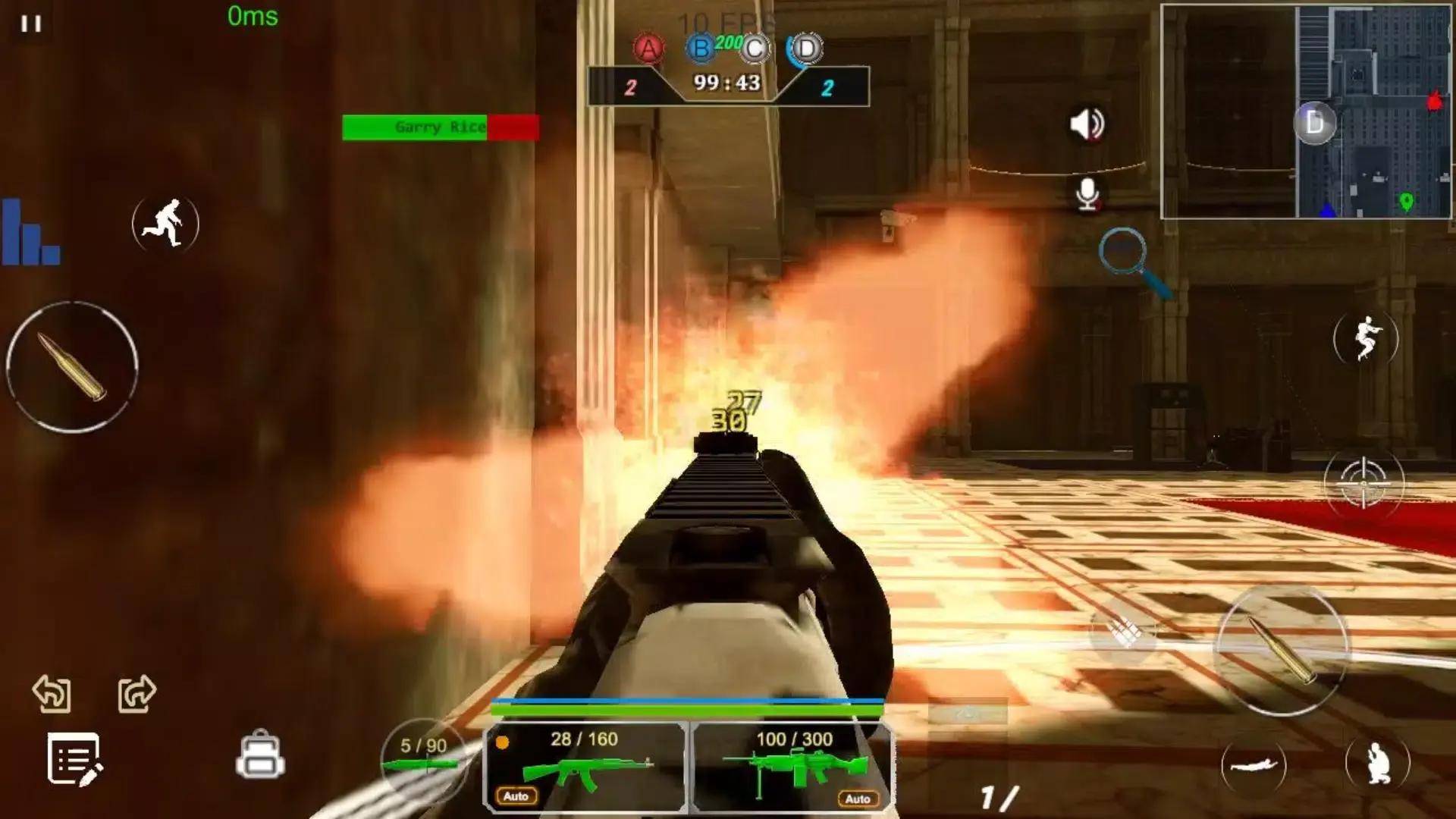1456x819 pixels.
Task: Toggle the speaker sound icon
Action: click(1087, 124)
